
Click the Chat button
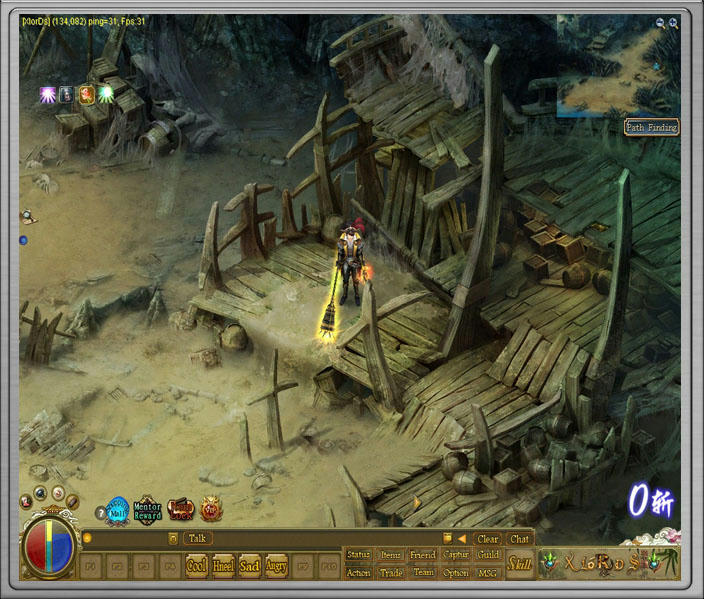click(520, 539)
